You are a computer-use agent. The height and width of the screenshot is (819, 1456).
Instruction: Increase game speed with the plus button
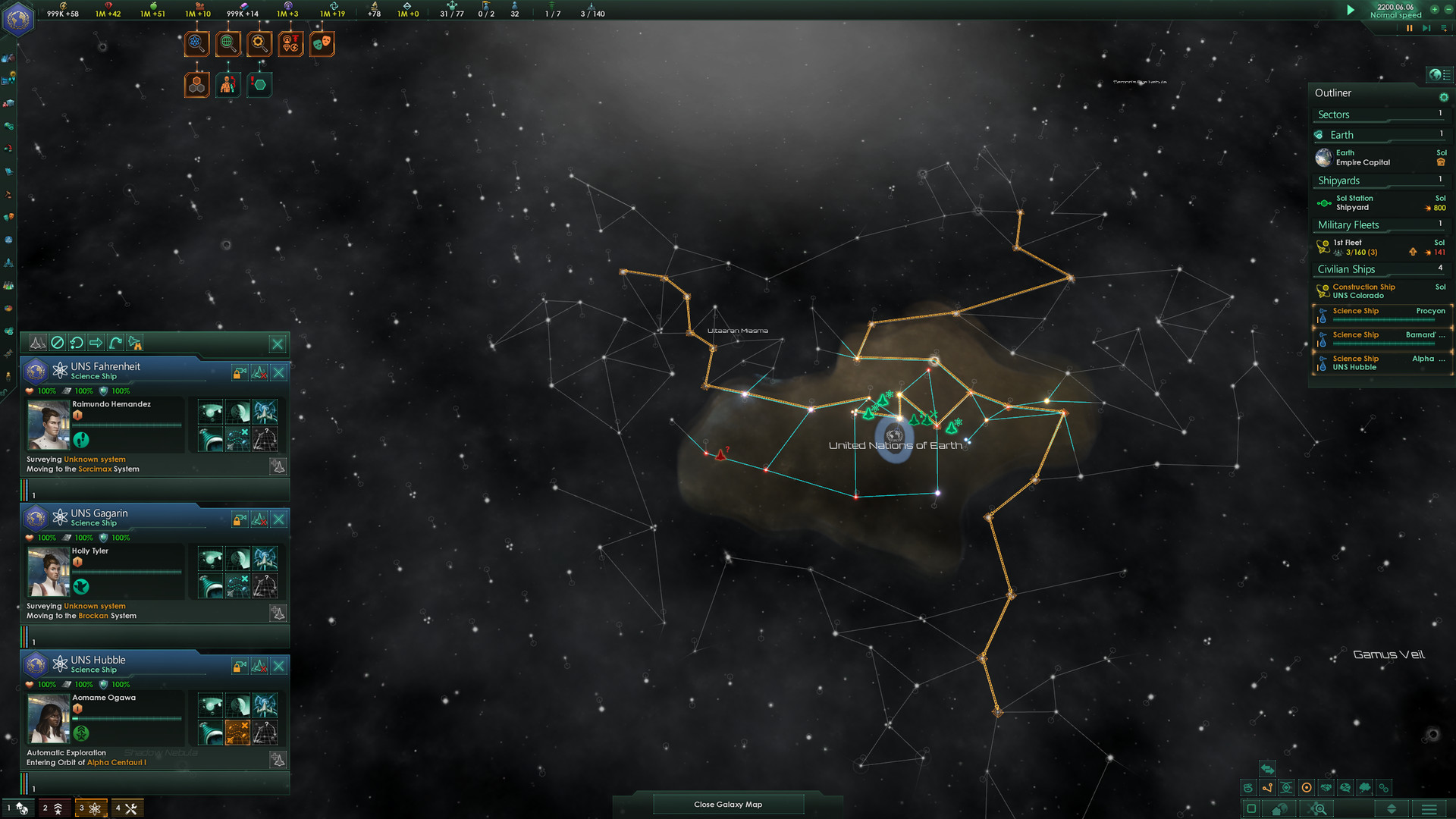1434,10
